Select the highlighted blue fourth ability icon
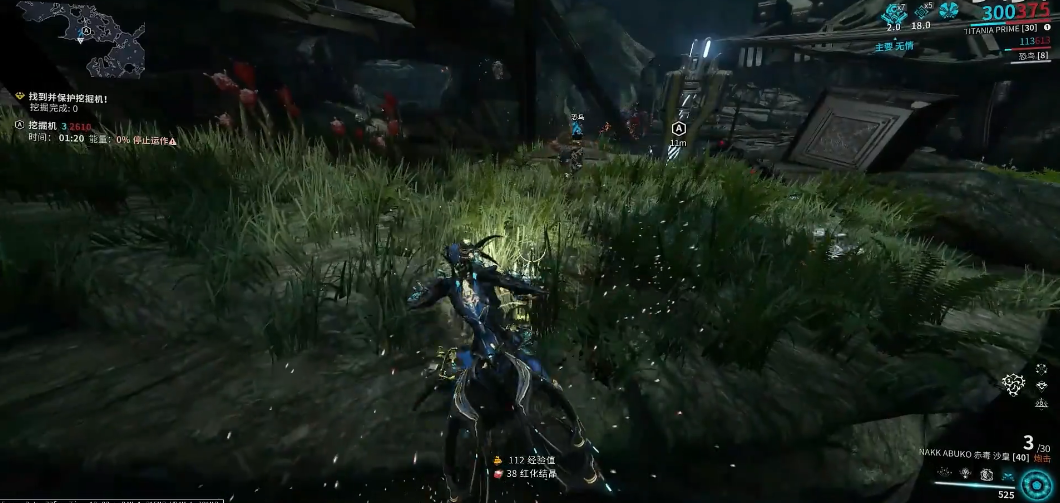Screen dimensions: 1060x503 click(1007, 472)
